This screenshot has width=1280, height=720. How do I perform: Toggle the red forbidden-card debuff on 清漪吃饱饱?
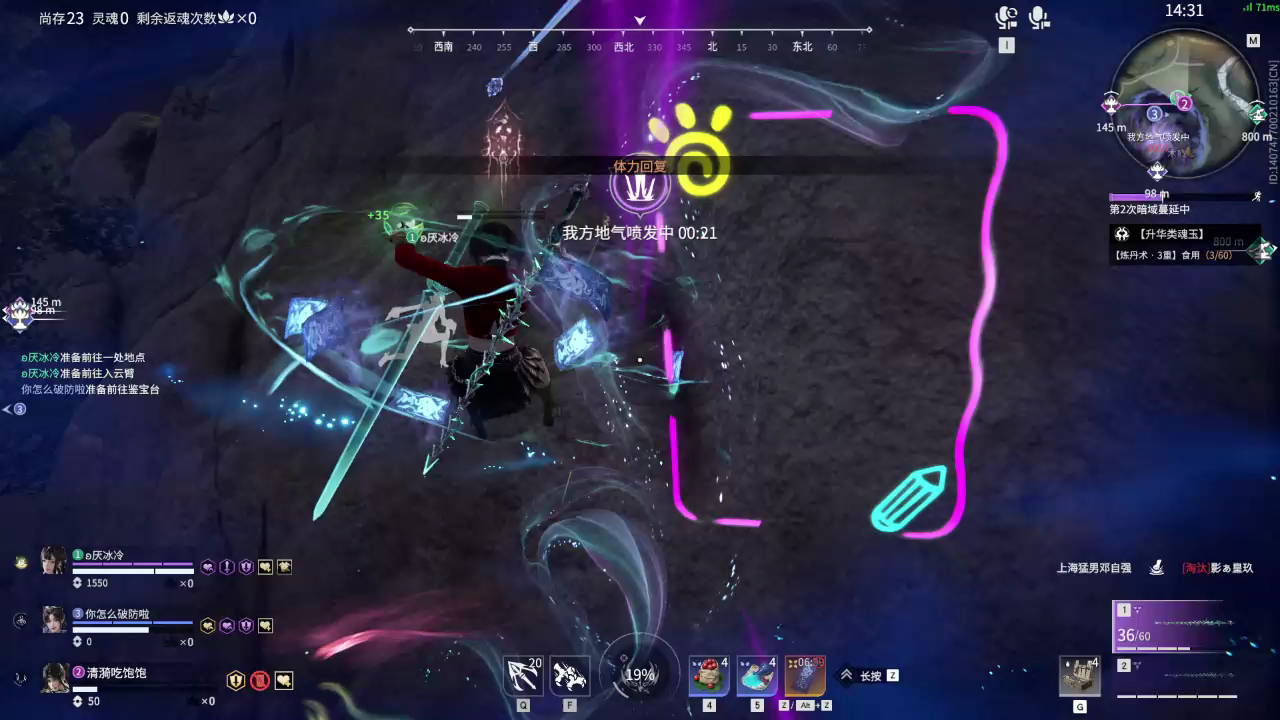[x=260, y=679]
